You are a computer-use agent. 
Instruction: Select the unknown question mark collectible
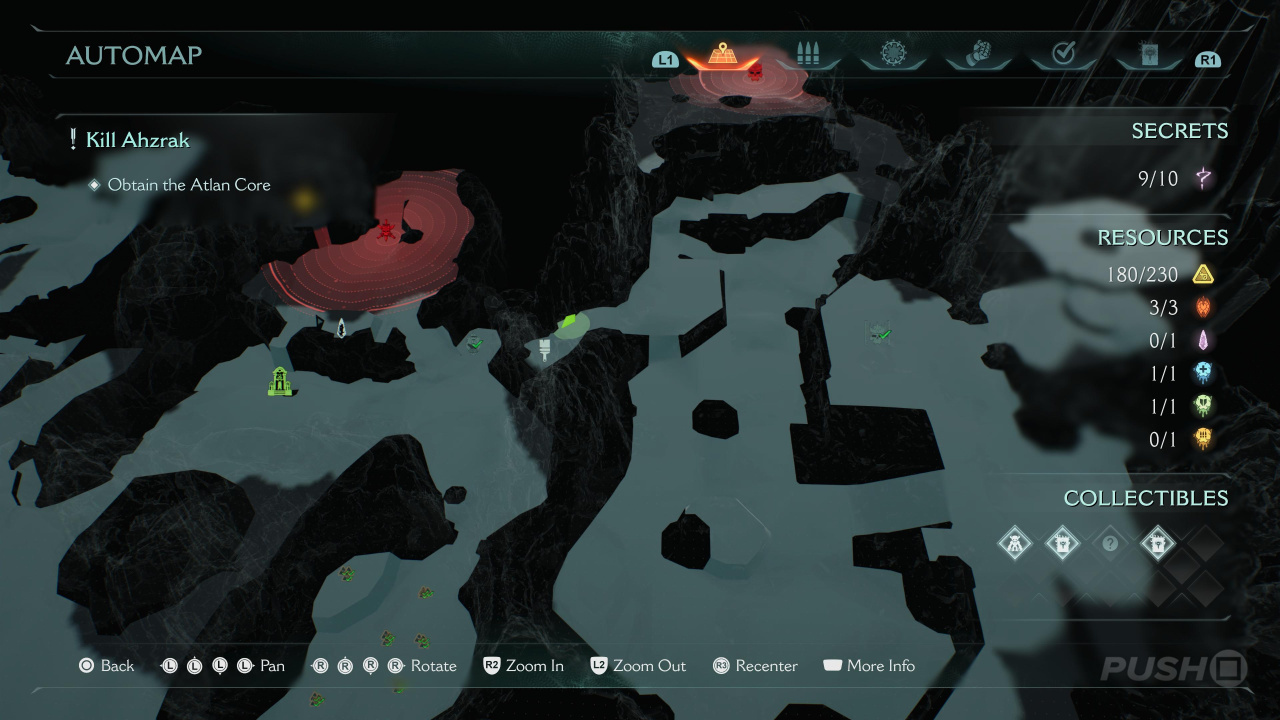click(1109, 545)
